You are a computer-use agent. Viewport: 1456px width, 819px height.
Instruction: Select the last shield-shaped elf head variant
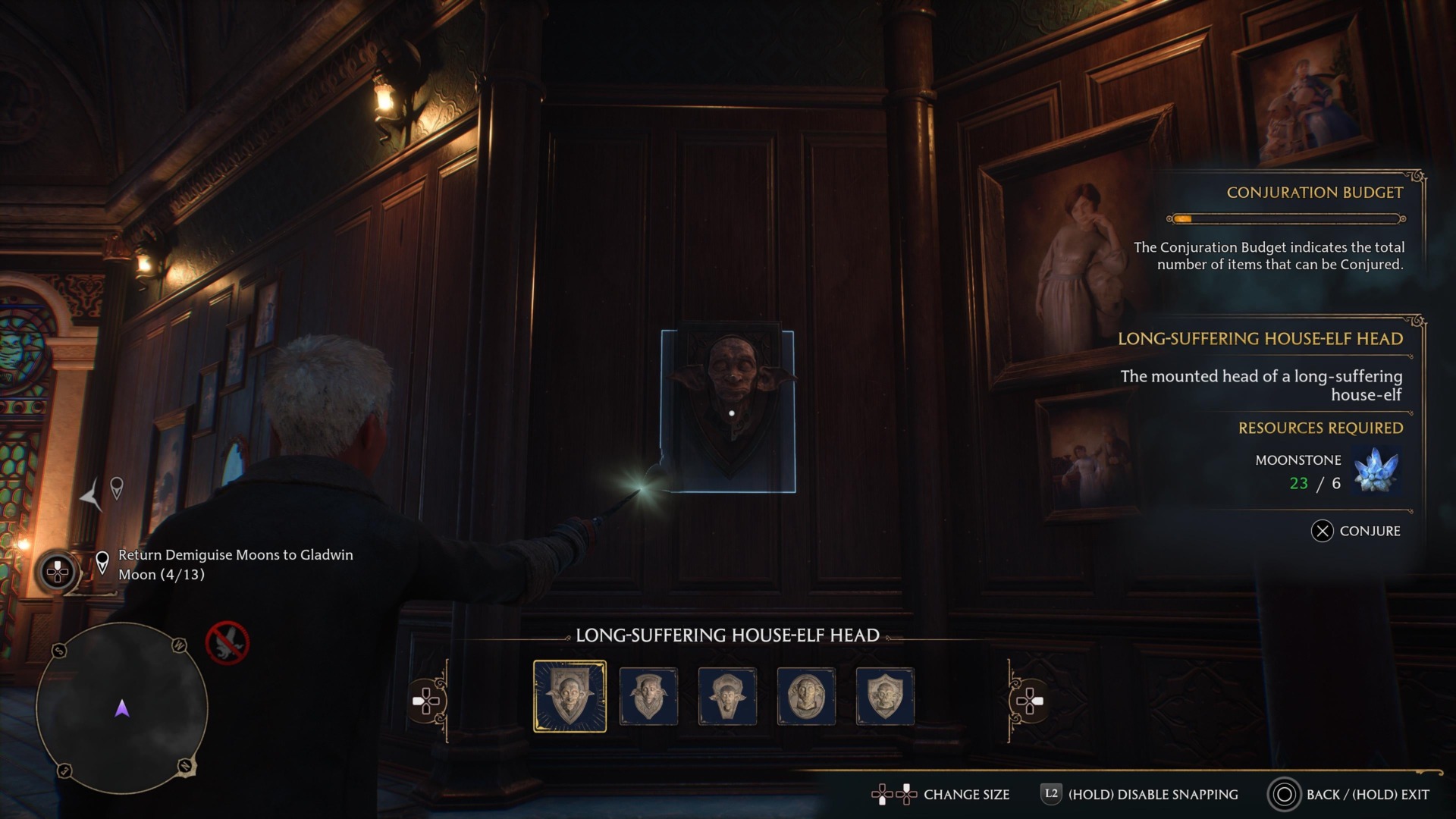click(x=885, y=695)
